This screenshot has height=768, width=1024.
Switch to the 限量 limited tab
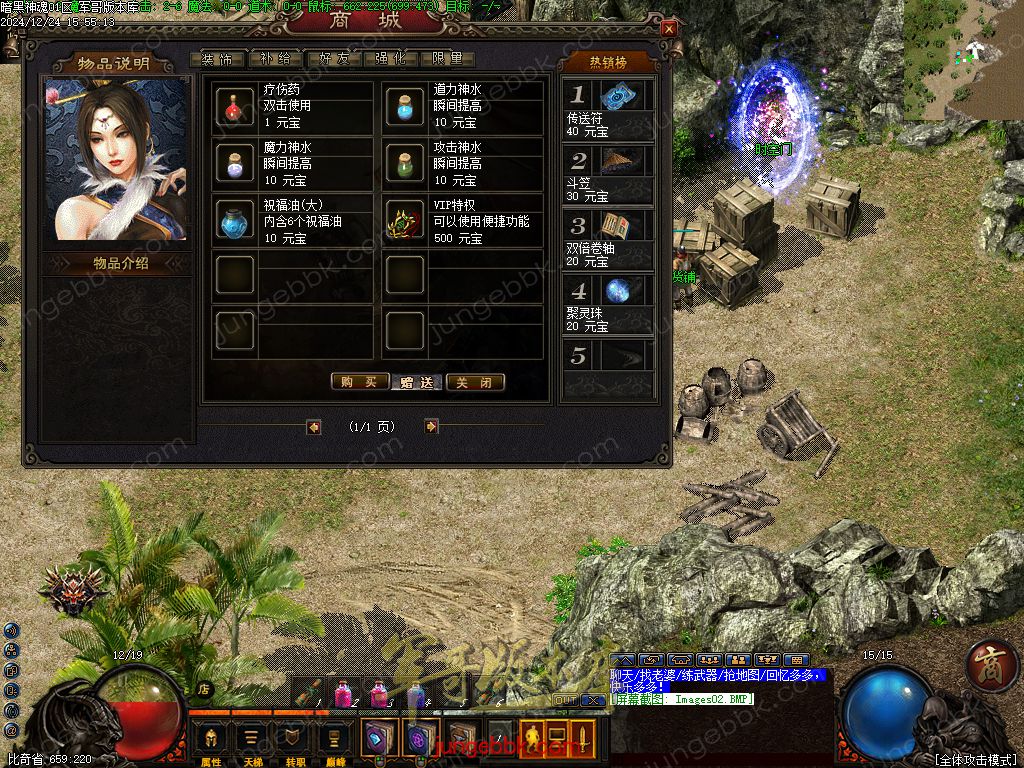tap(447, 58)
